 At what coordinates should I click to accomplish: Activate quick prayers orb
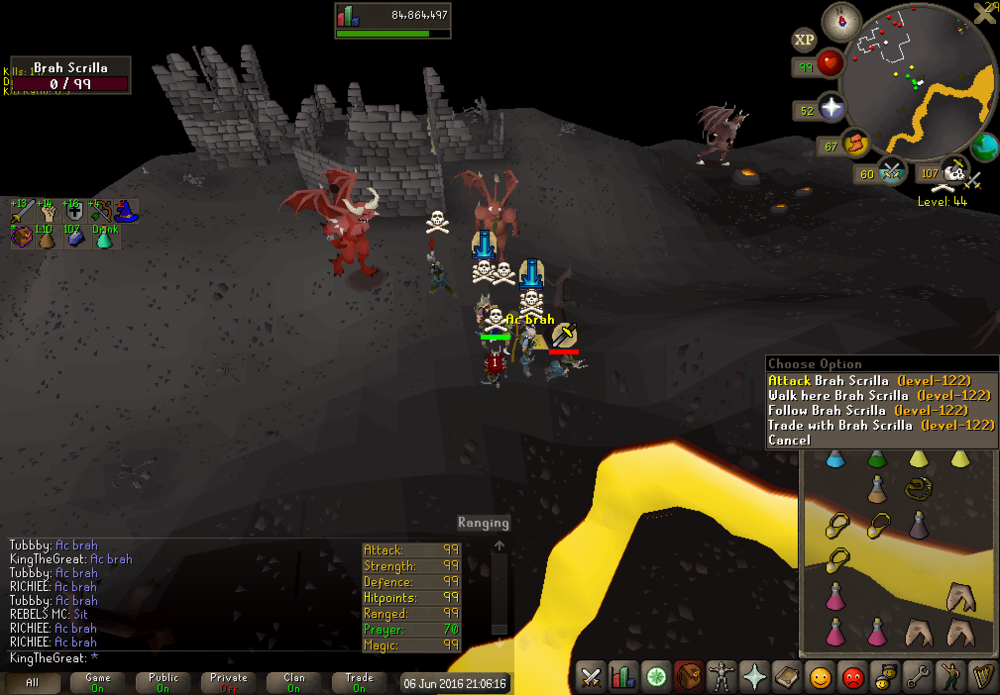click(831, 107)
